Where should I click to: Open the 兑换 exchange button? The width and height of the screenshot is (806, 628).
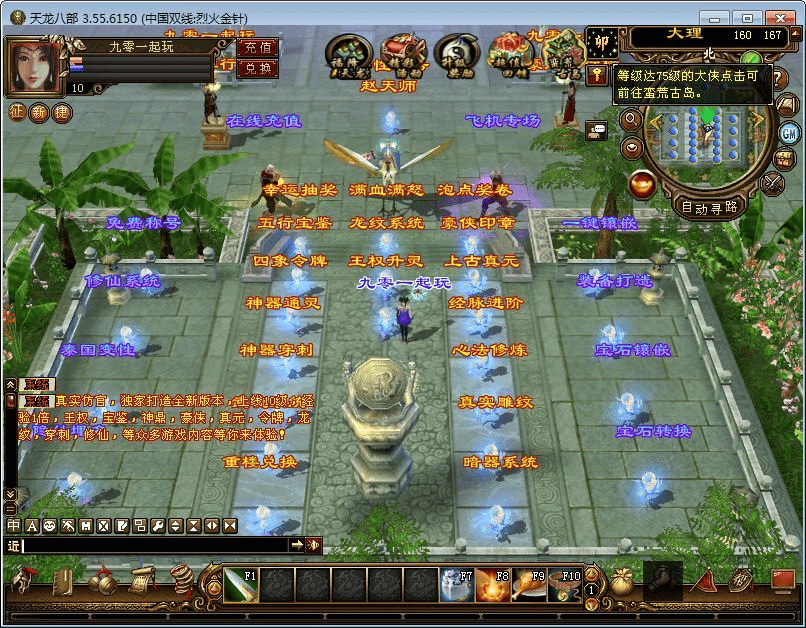coord(258,68)
